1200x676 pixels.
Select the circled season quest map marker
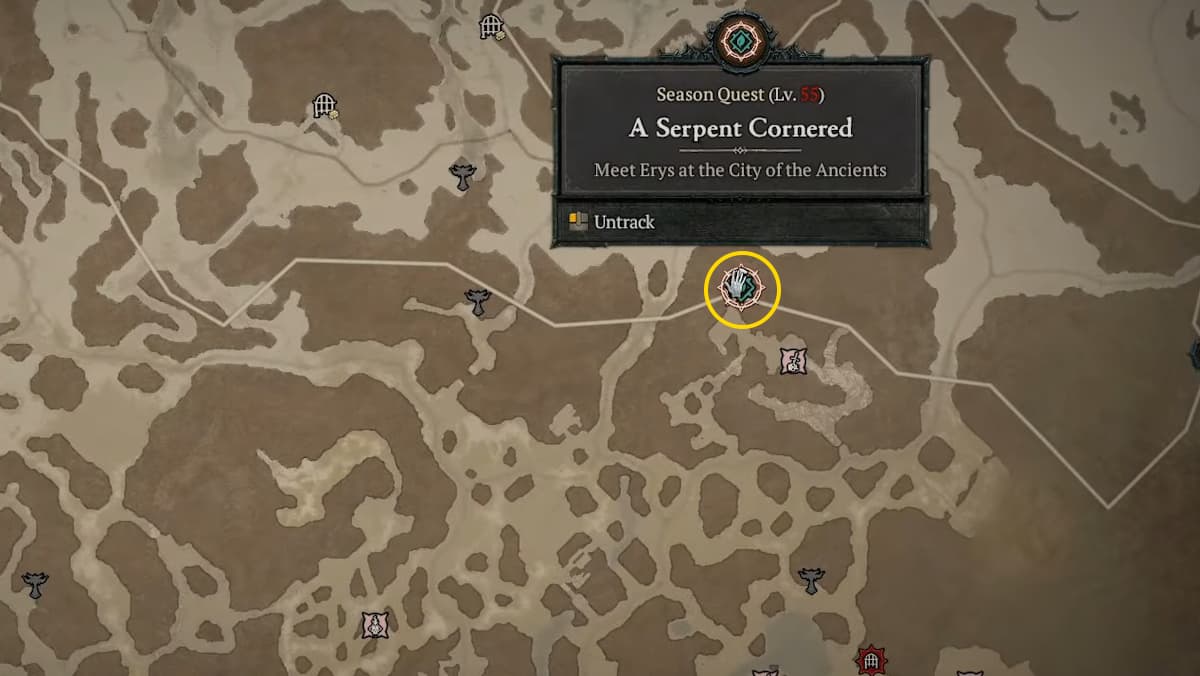tap(742, 290)
